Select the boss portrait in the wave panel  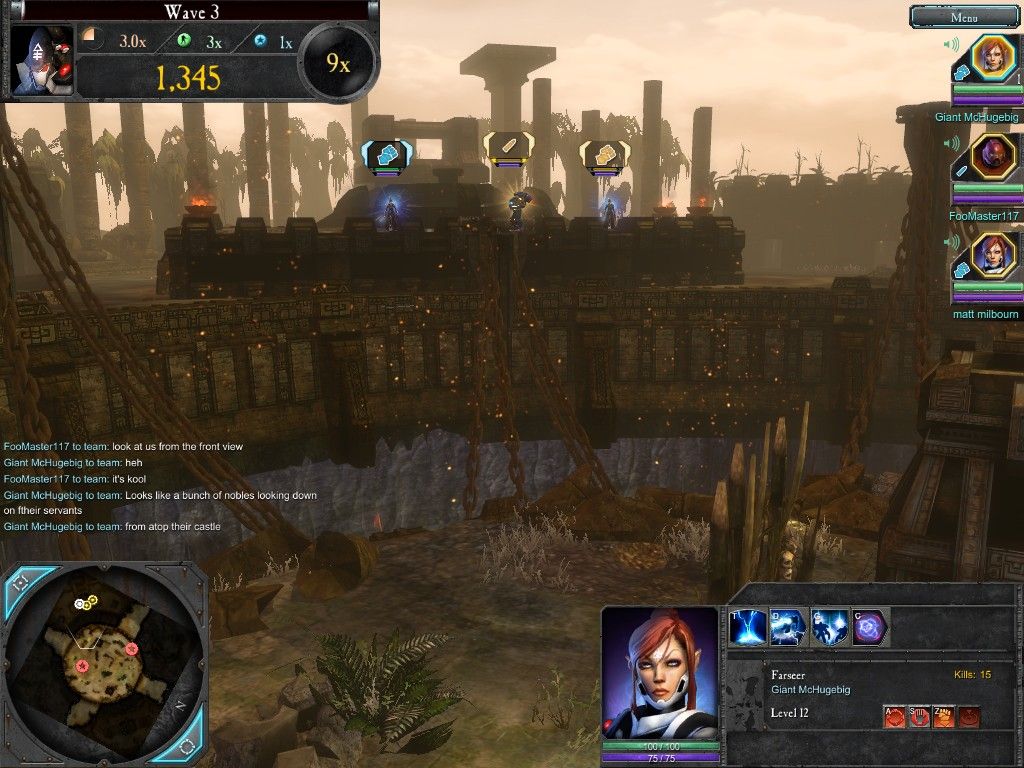coord(42,58)
